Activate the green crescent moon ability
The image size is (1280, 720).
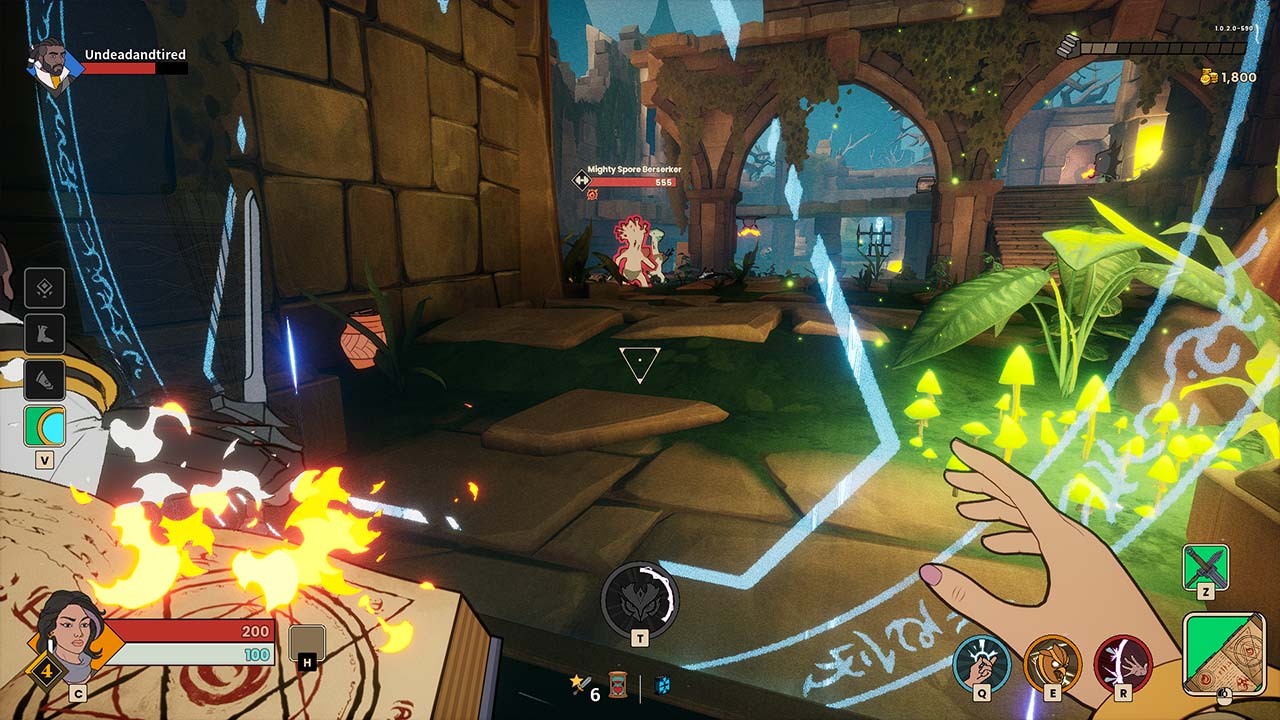click(45, 426)
